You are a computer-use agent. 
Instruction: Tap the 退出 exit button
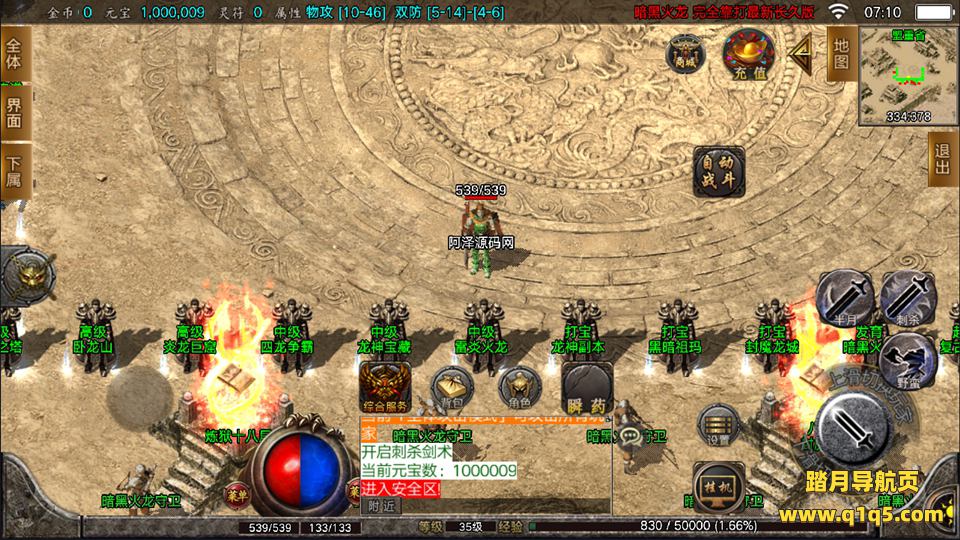coord(941,159)
